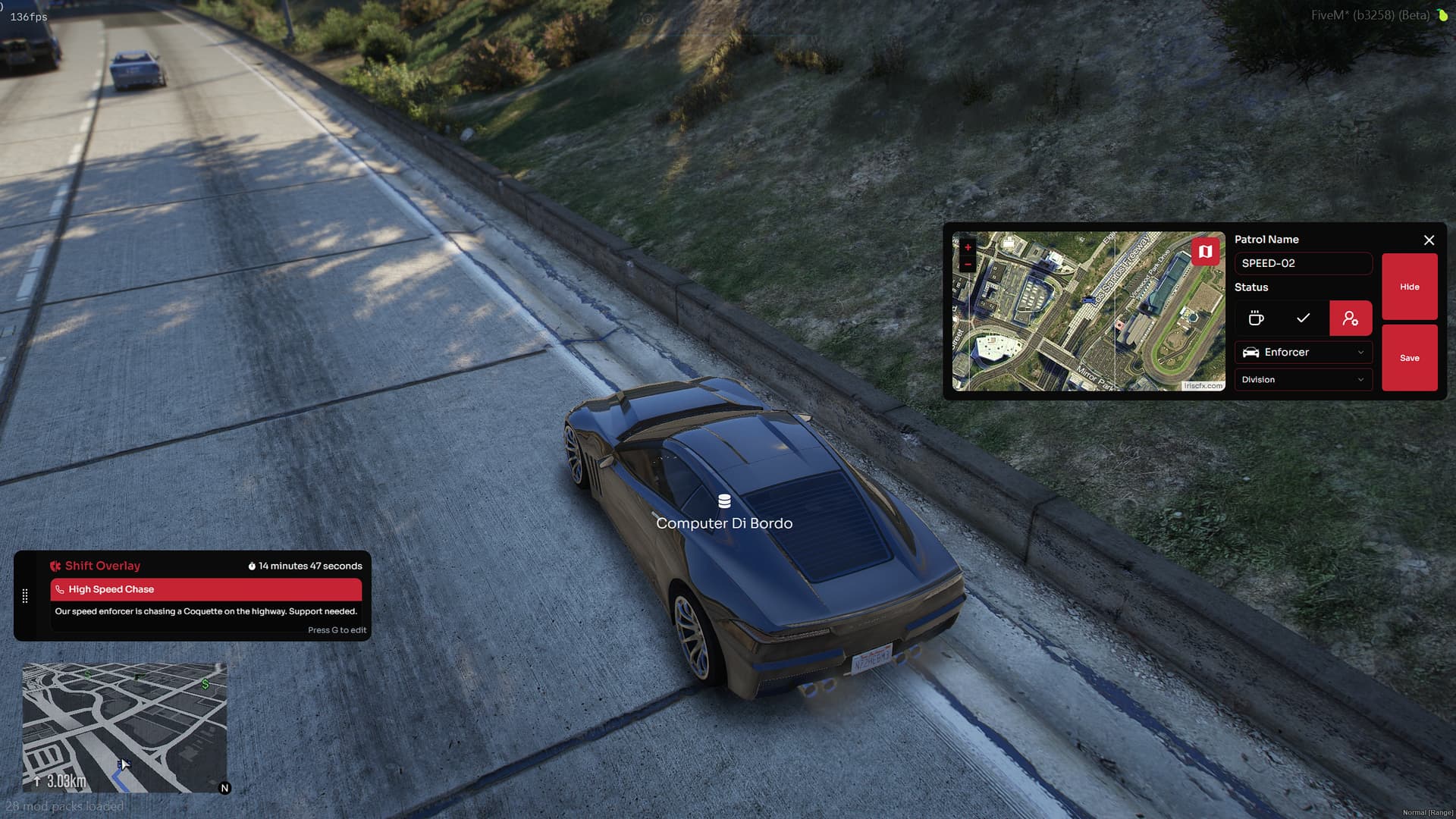The width and height of the screenshot is (1456, 819).
Task: Grab the Shift Overlay dotted handle
Action: (x=25, y=596)
